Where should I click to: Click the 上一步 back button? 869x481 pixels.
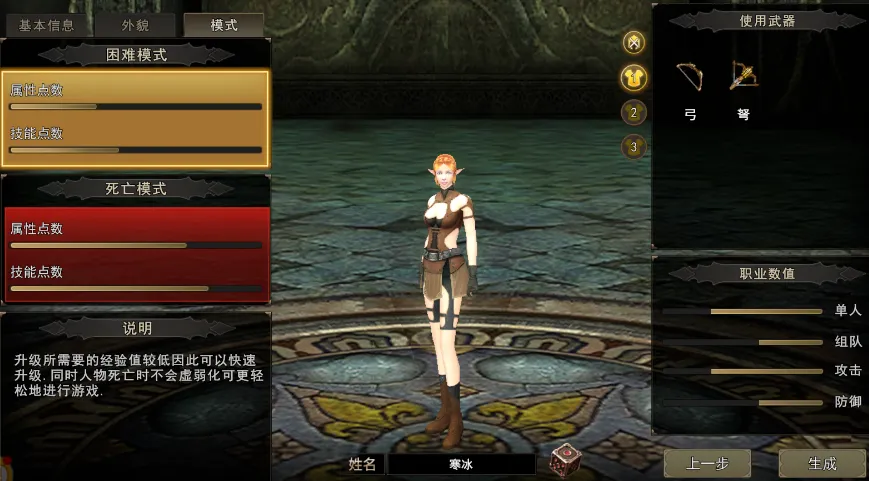[x=707, y=463]
